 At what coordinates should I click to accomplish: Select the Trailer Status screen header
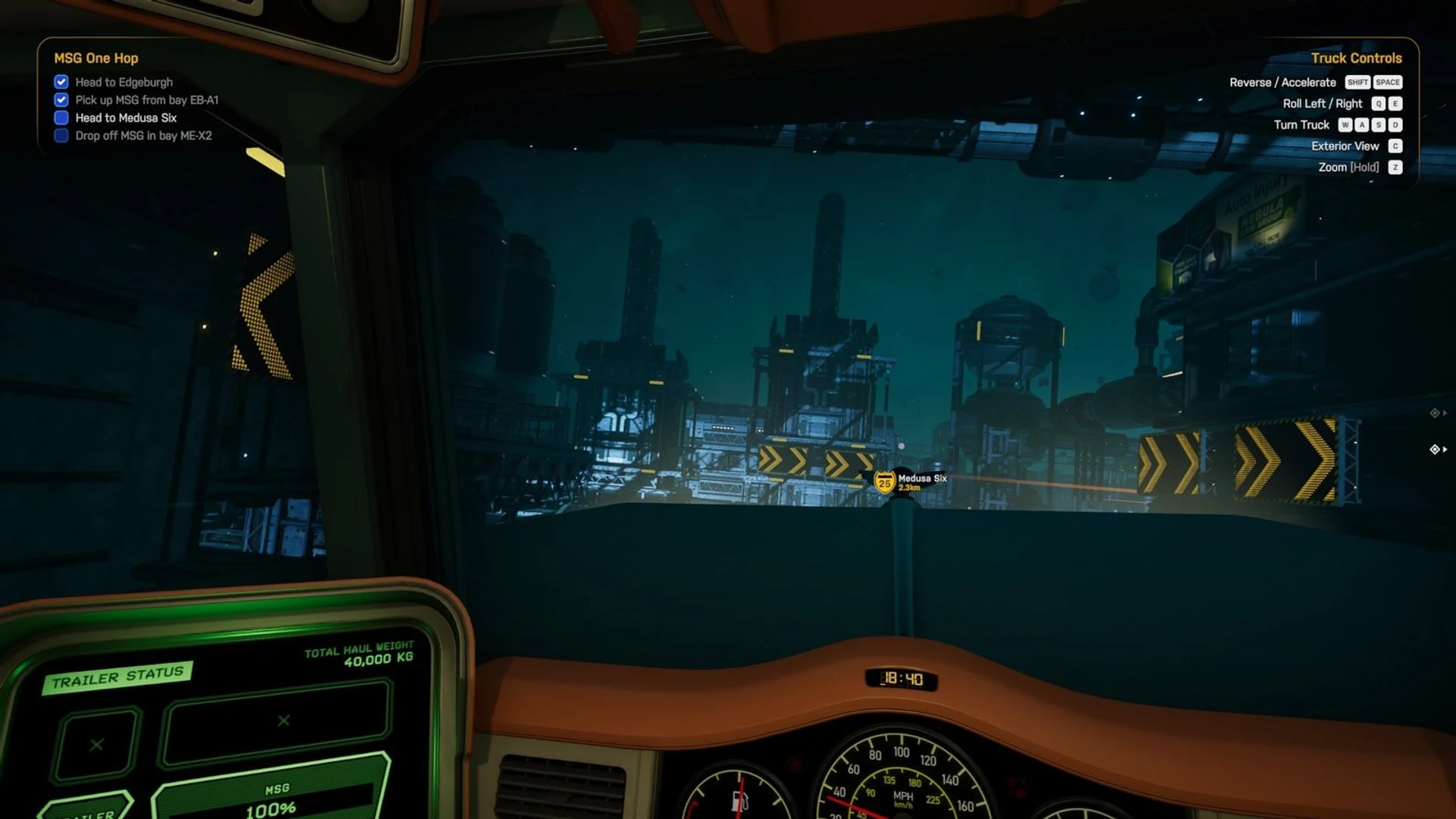click(118, 676)
